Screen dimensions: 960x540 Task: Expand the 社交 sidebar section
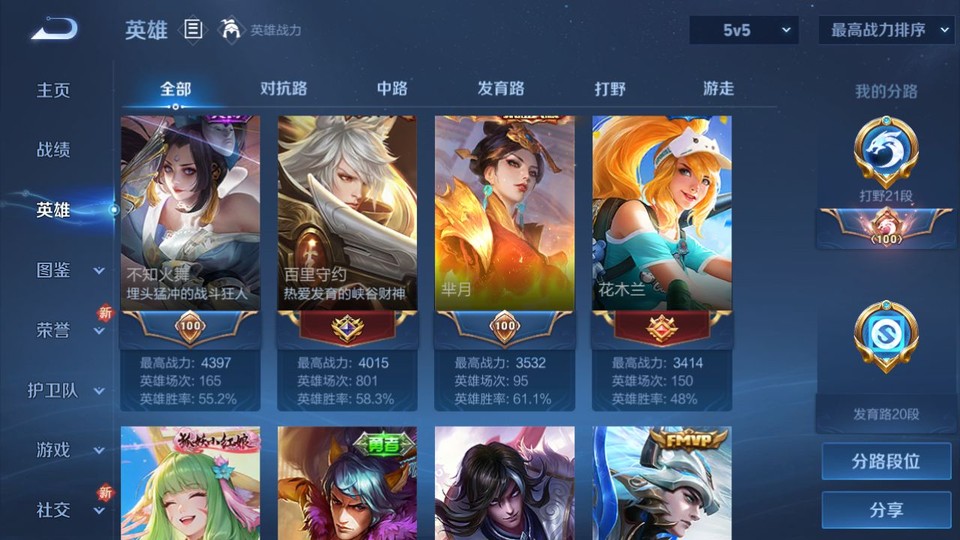tap(68, 510)
